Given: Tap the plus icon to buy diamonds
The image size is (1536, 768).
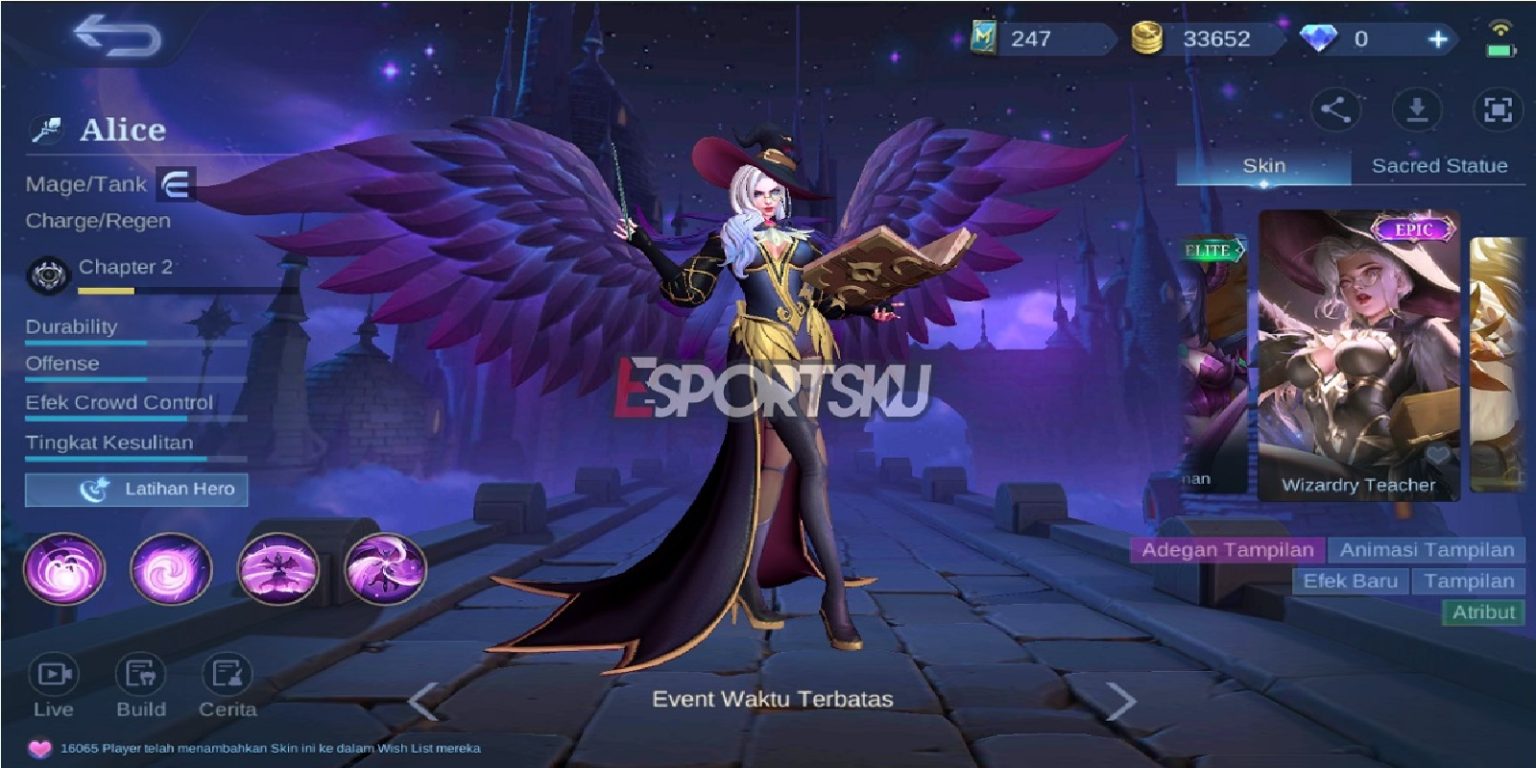Looking at the screenshot, I should pyautogui.click(x=1437, y=37).
